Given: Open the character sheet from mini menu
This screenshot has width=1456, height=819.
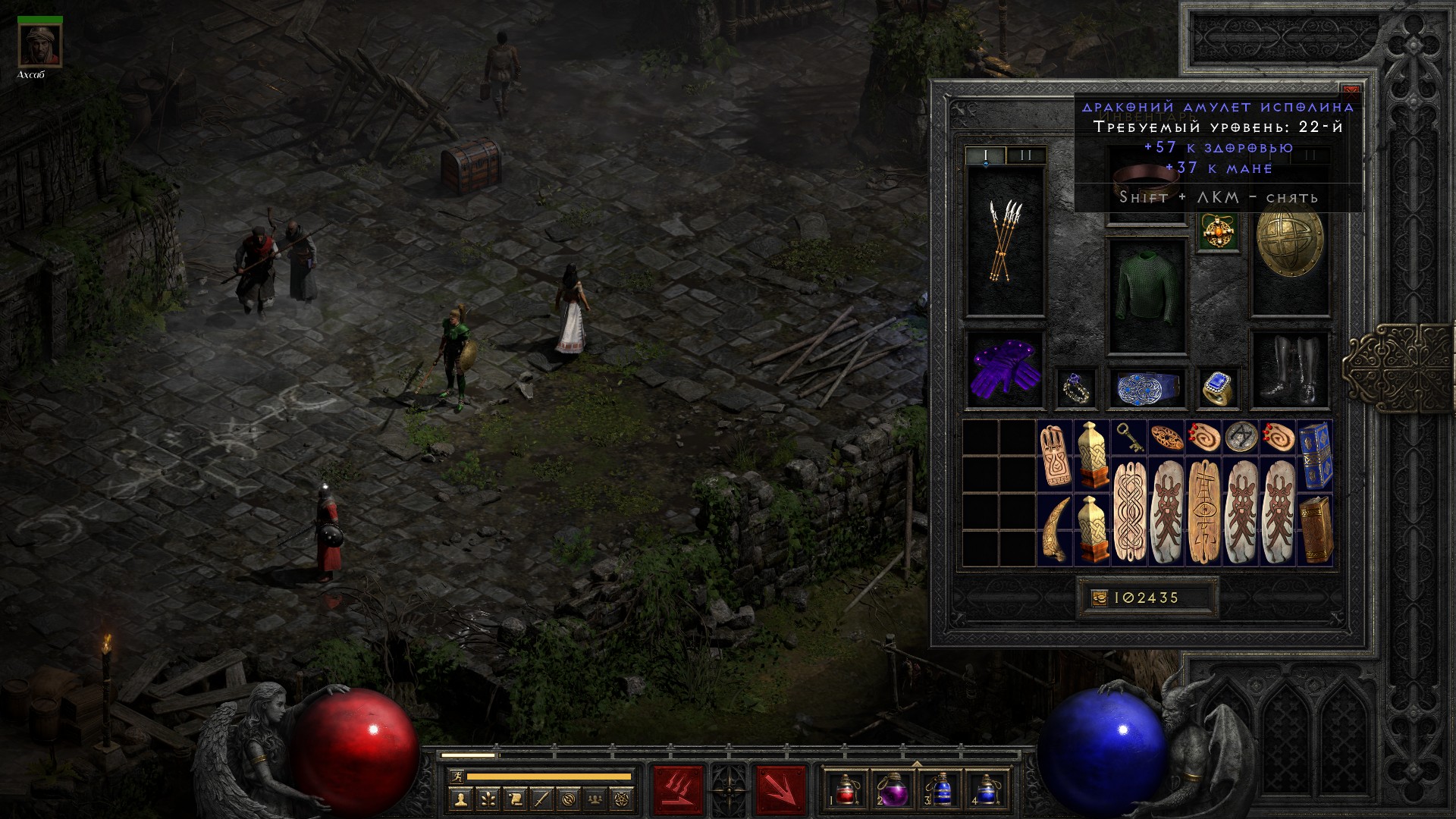Looking at the screenshot, I should (460, 799).
